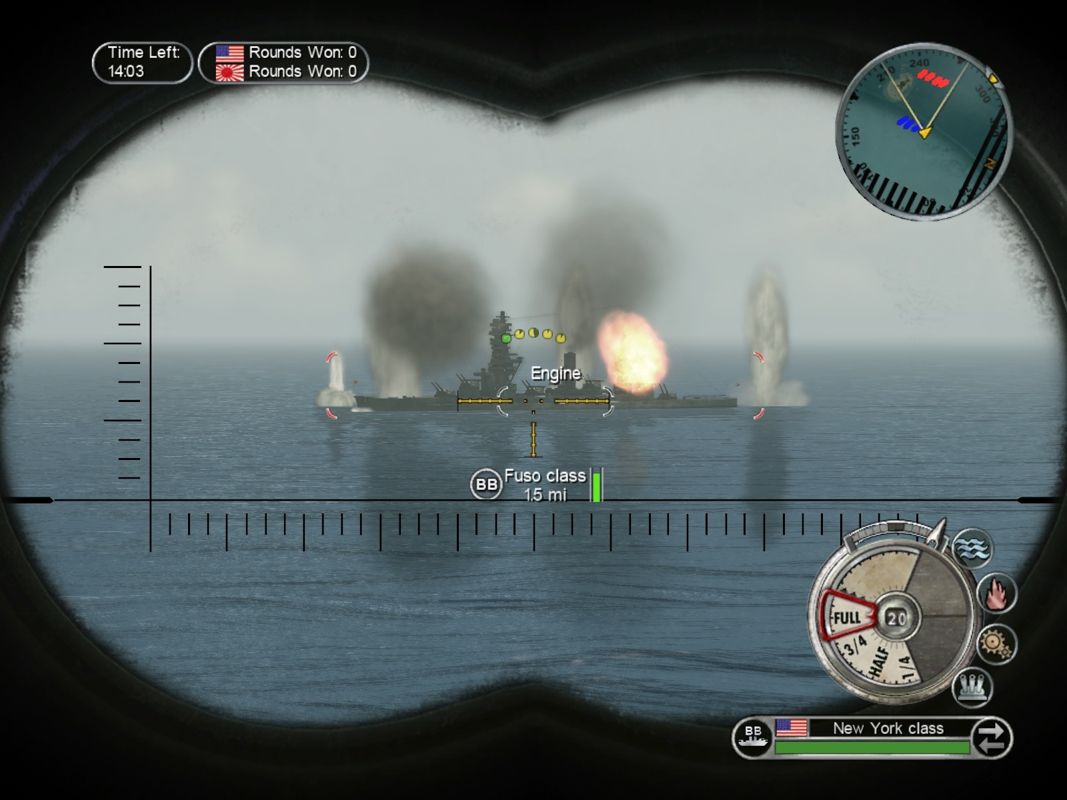This screenshot has width=1067, height=800.
Task: Open the compass minimap
Action: [x=923, y=131]
